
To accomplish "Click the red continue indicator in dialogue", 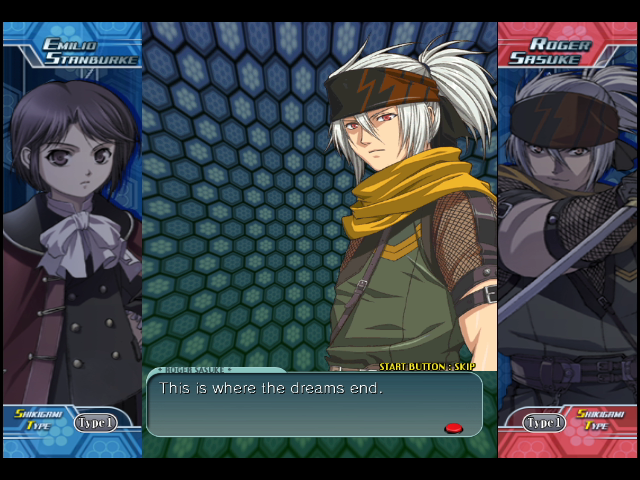I will coord(453,428).
